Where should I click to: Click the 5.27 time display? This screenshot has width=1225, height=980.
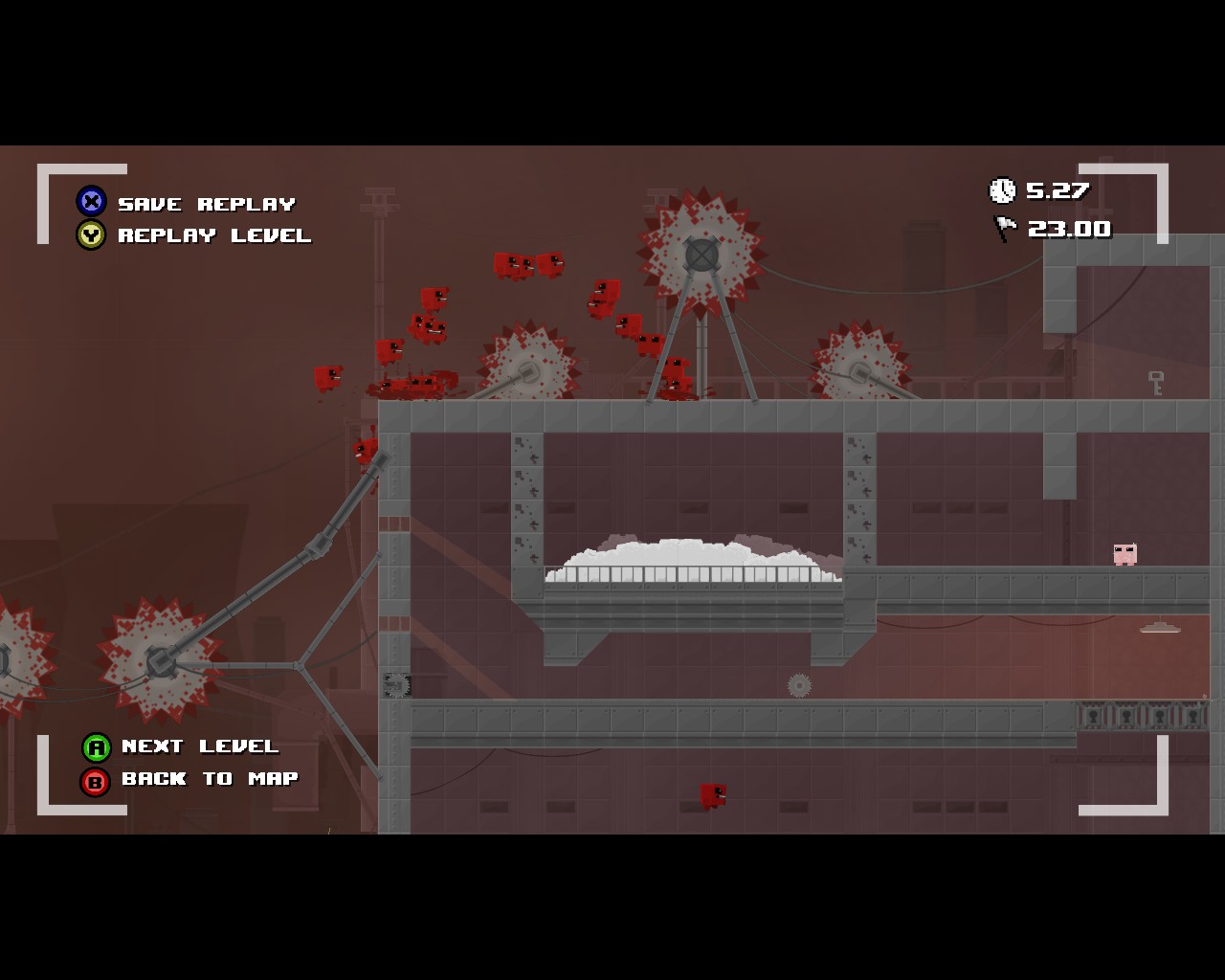point(1058,190)
